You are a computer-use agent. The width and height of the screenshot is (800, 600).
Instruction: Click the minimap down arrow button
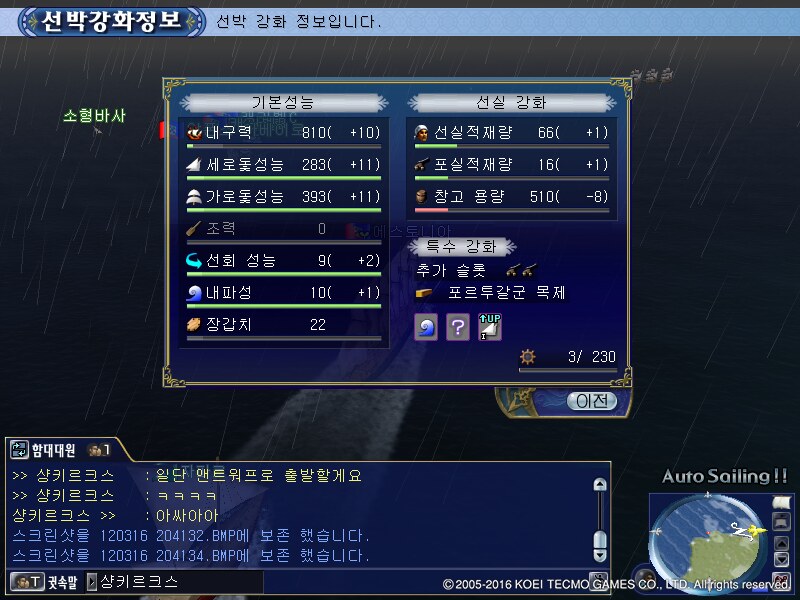(781, 559)
